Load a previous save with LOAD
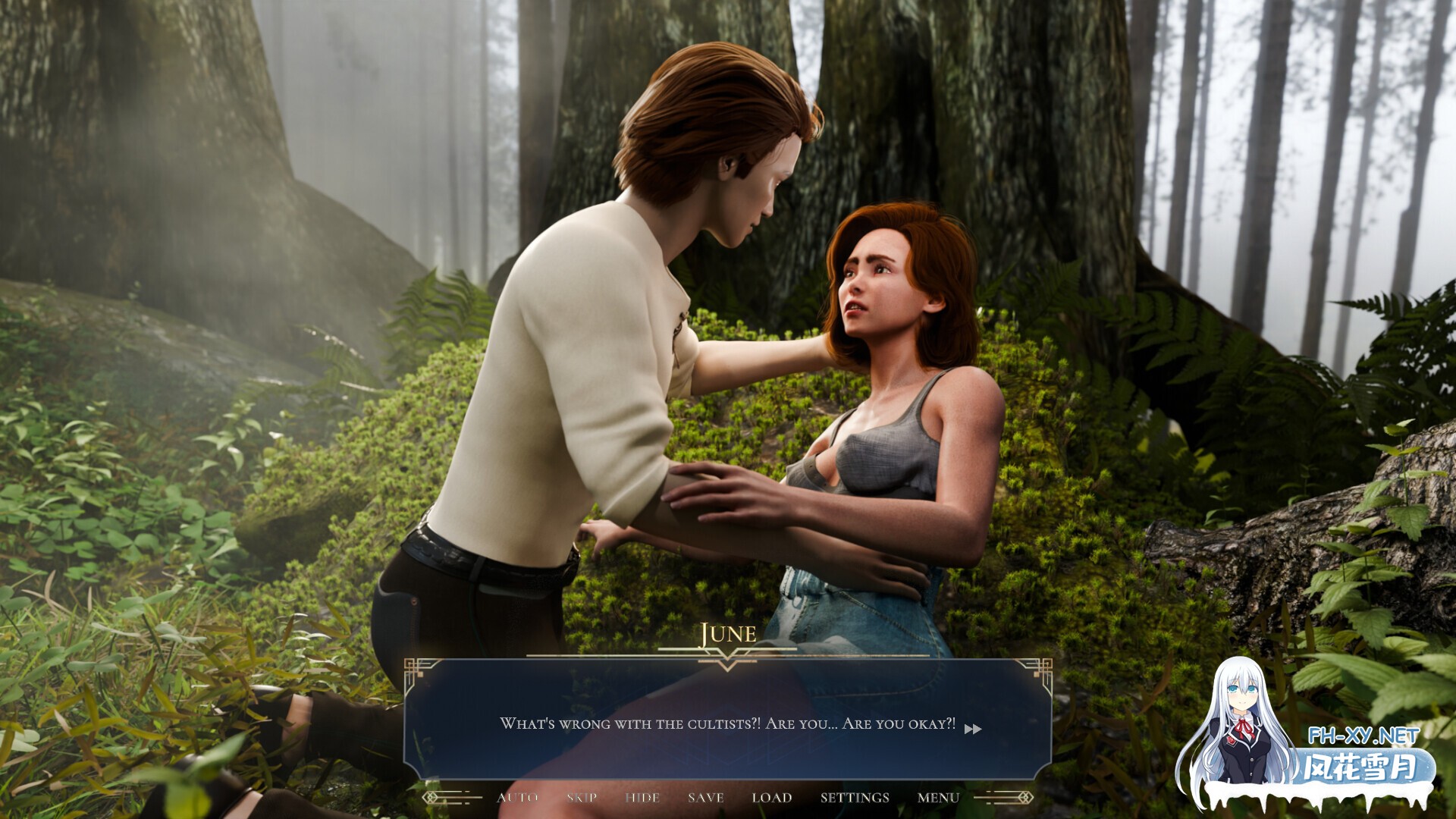 click(770, 798)
